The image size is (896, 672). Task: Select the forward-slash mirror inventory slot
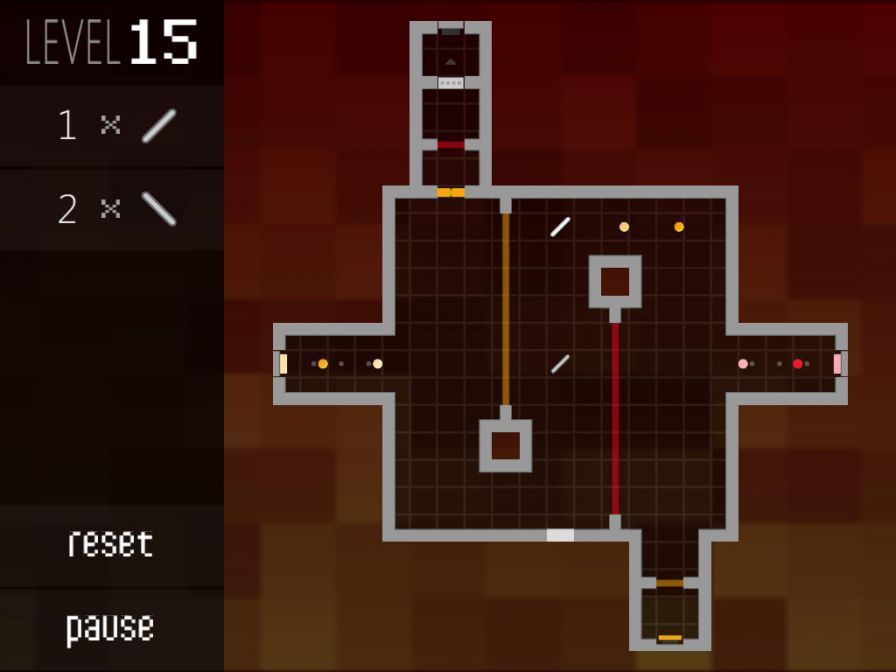coord(112,126)
